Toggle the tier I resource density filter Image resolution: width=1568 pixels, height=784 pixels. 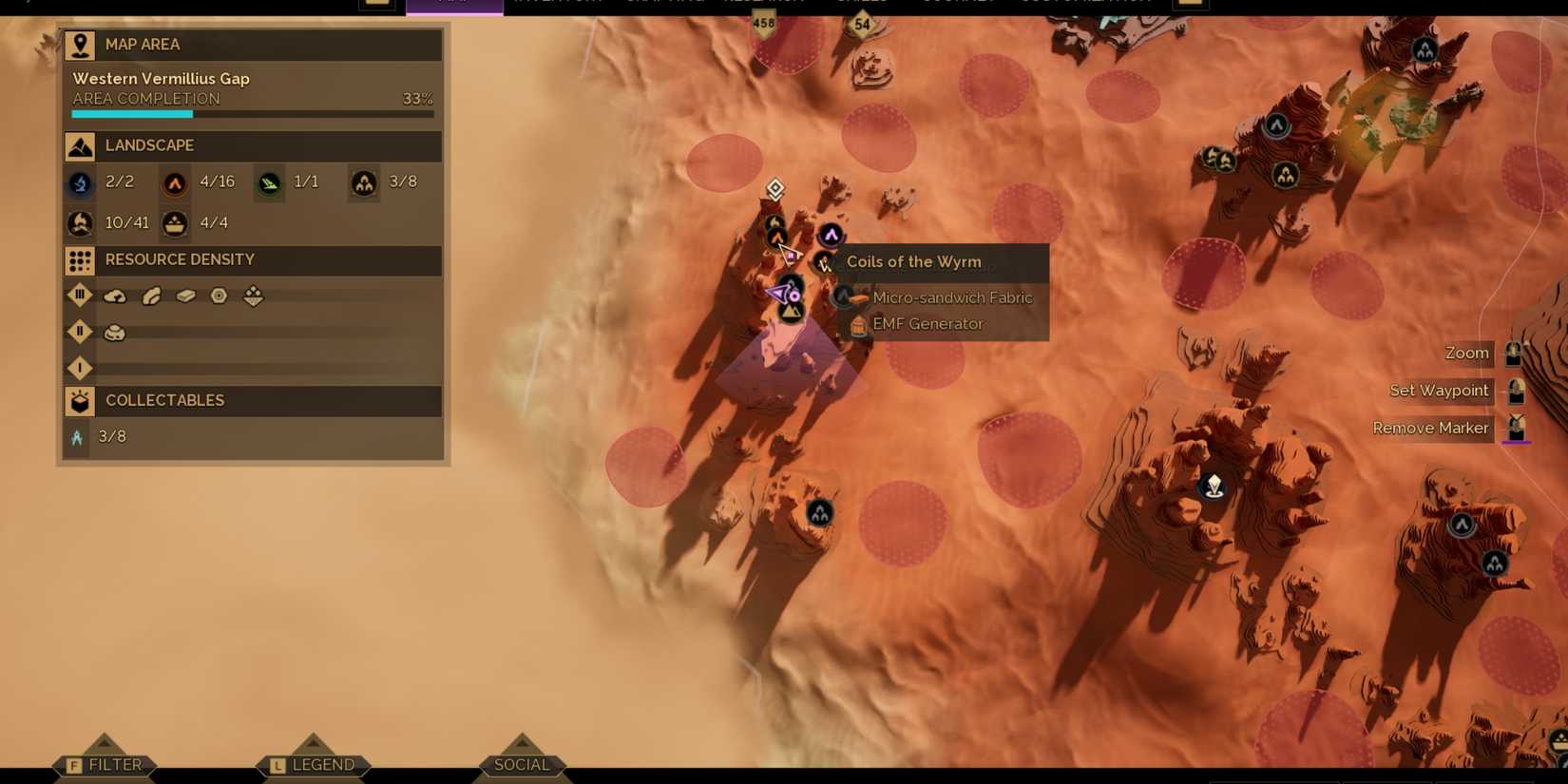tap(80, 368)
